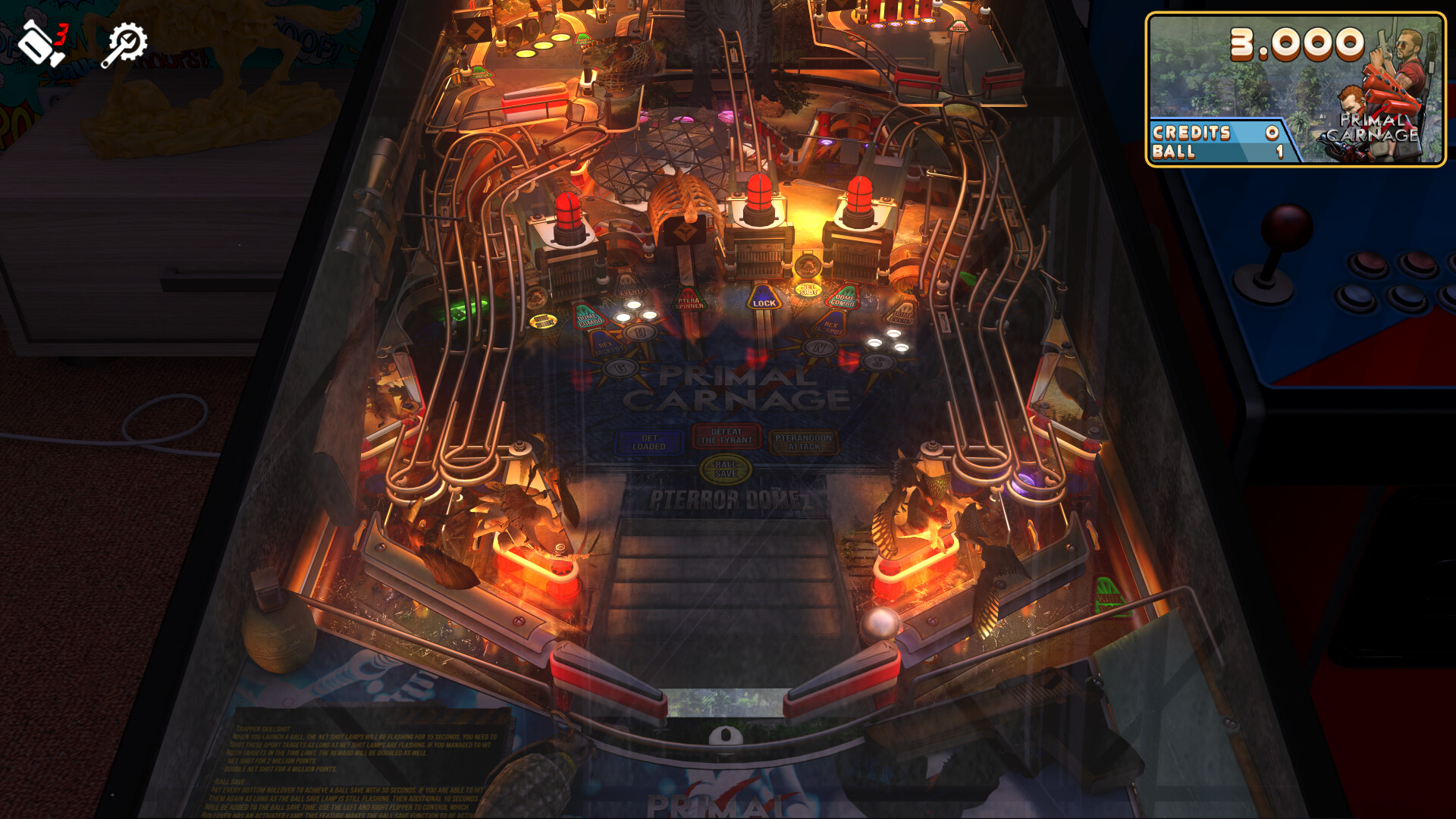Toggle the S rollover letter lamp
This screenshot has height=819, width=1456.
pos(878,362)
